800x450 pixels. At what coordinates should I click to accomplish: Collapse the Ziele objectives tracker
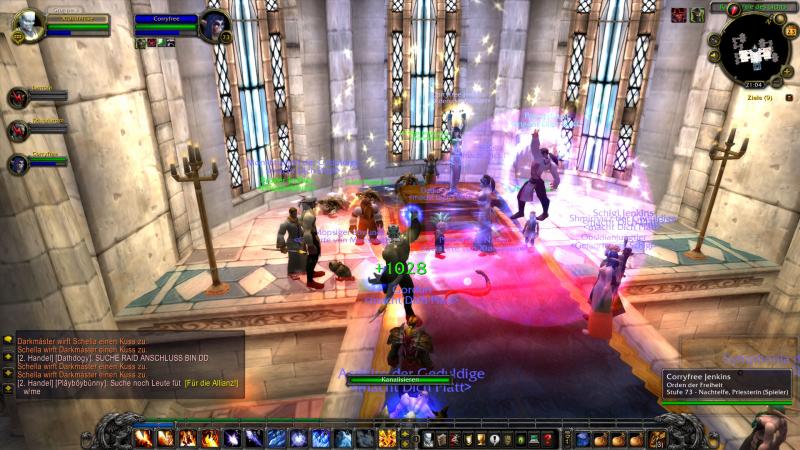point(791,97)
